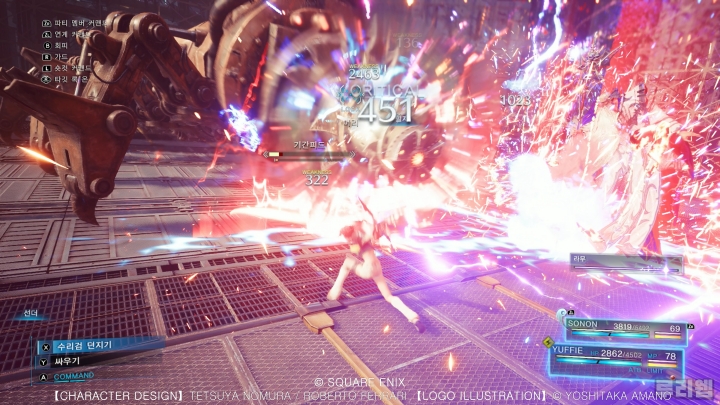Open the COMMAND menu
The image size is (720, 405).
[x=75, y=376]
